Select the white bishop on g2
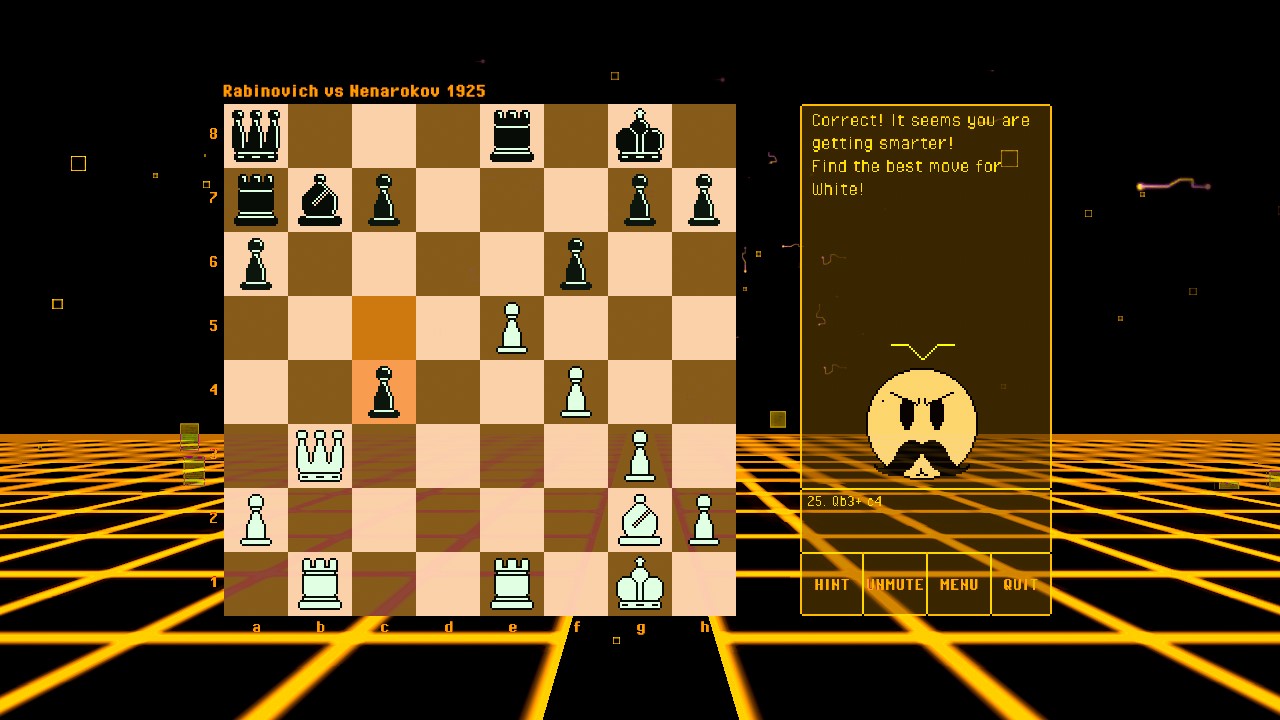The image size is (1280, 720). [x=640, y=520]
